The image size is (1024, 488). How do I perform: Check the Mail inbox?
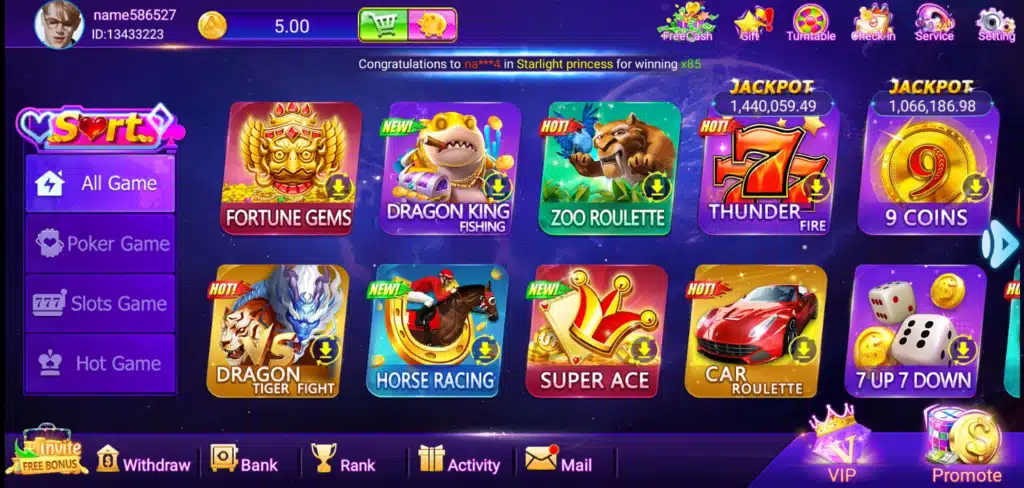pyautogui.click(x=560, y=463)
